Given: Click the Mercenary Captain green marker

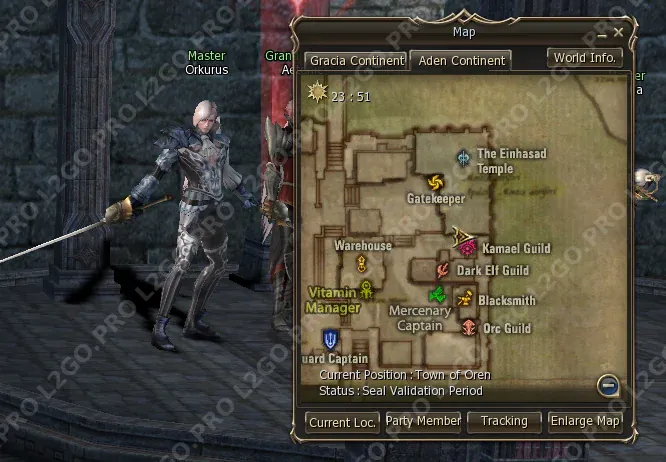Looking at the screenshot, I should (436, 294).
